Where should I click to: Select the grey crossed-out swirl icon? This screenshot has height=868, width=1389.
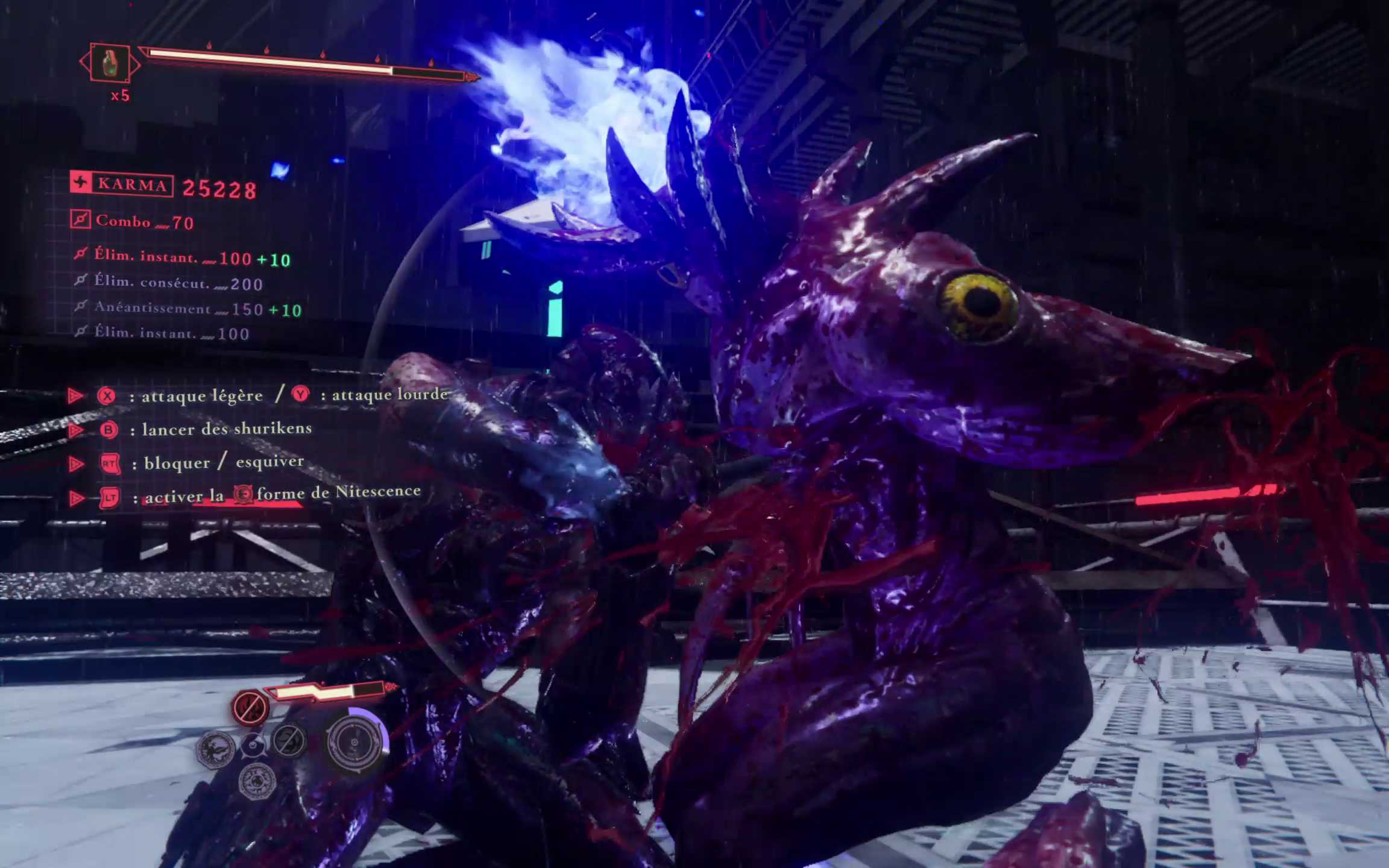(289, 740)
